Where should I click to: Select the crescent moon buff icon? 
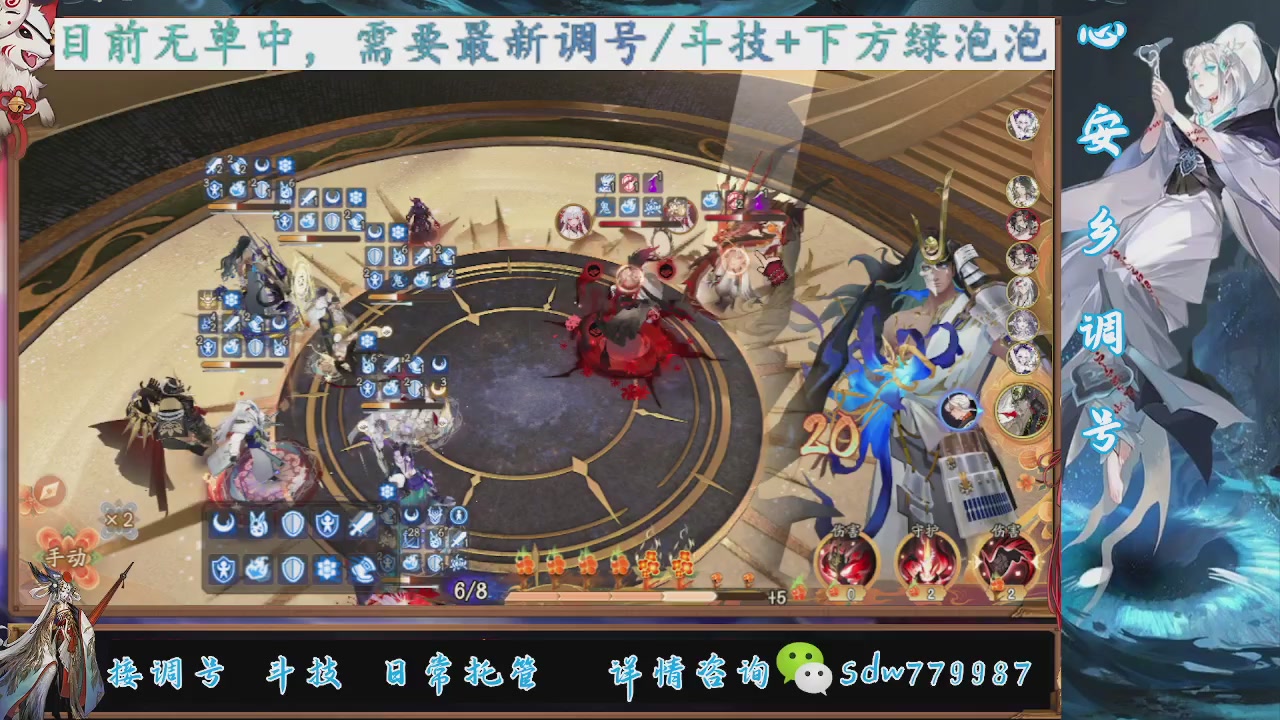(x=225, y=522)
